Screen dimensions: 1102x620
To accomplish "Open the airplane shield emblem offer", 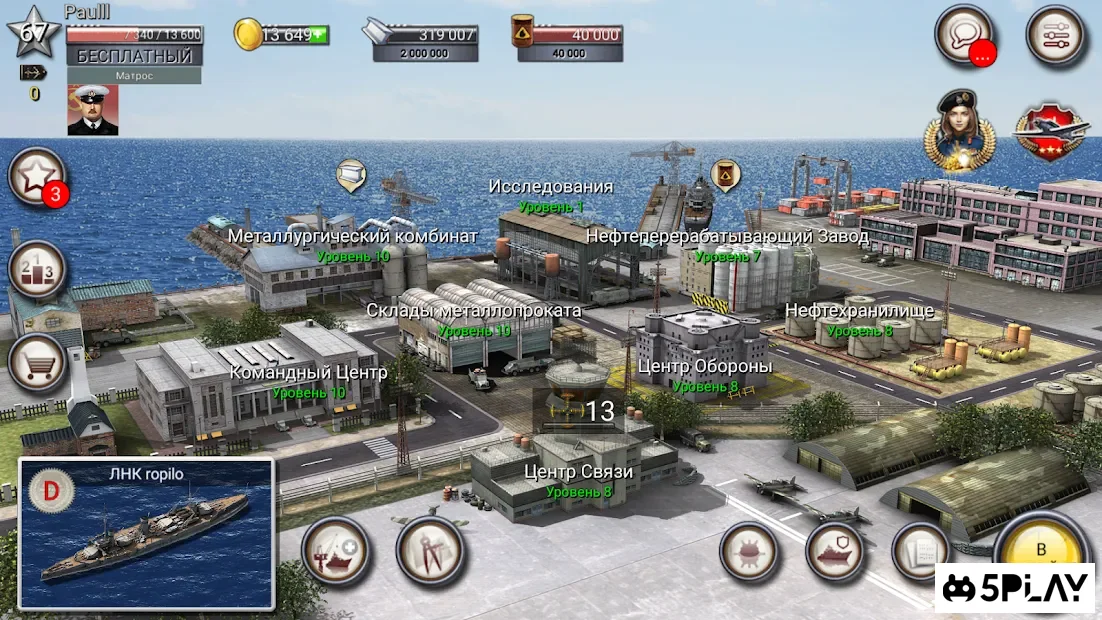I will click(1050, 130).
